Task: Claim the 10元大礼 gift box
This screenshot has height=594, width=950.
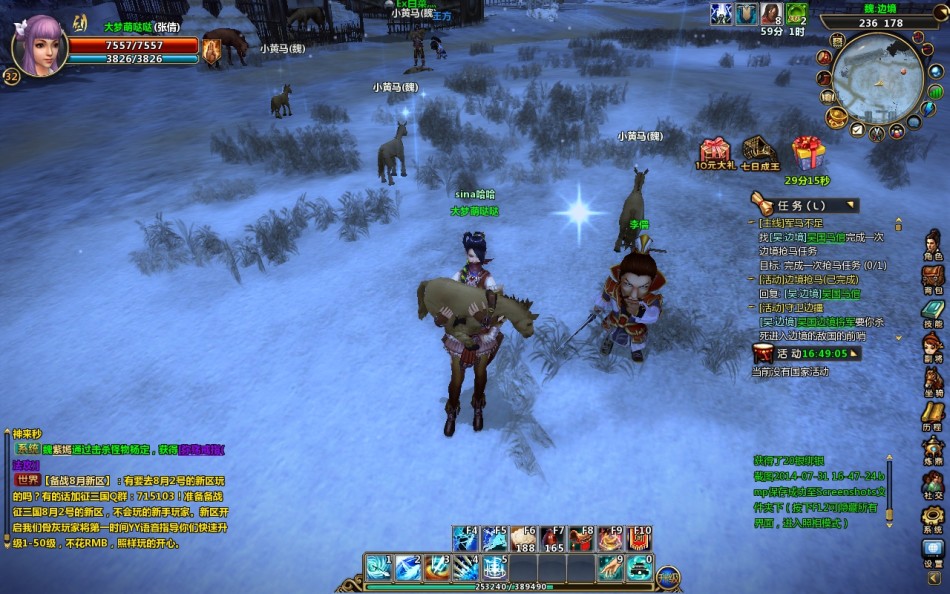Action: point(715,152)
